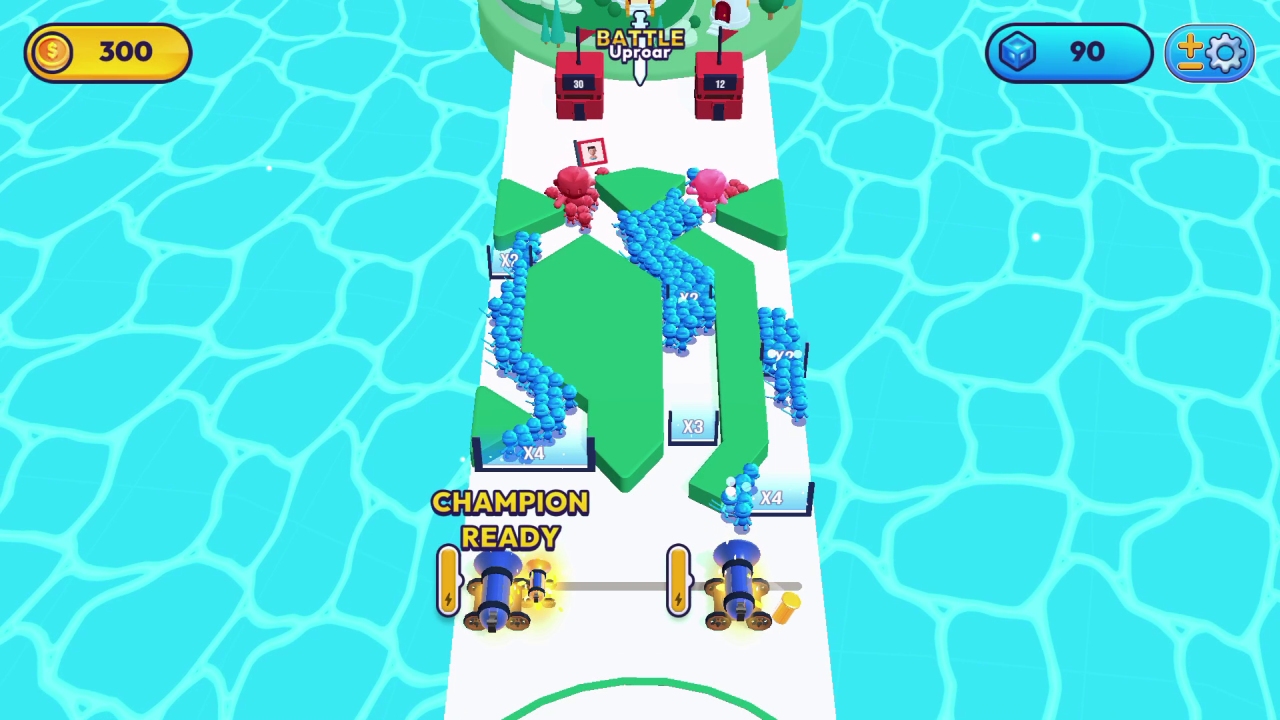The width and height of the screenshot is (1280, 720).
Task: Select the red tower labeled 30
Action: pyautogui.click(x=578, y=85)
